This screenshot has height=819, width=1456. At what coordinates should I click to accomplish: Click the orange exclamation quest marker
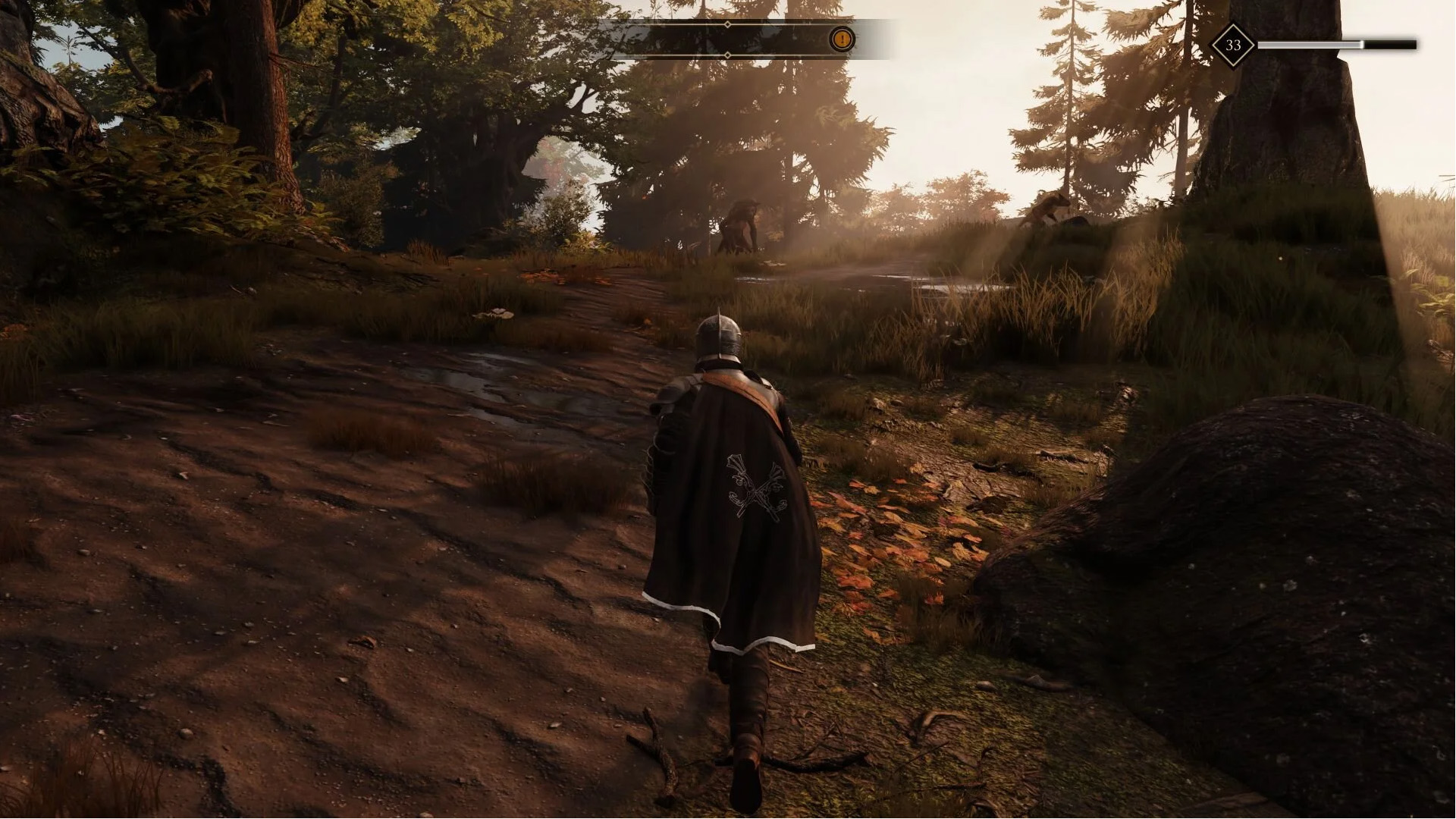pyautogui.click(x=841, y=39)
